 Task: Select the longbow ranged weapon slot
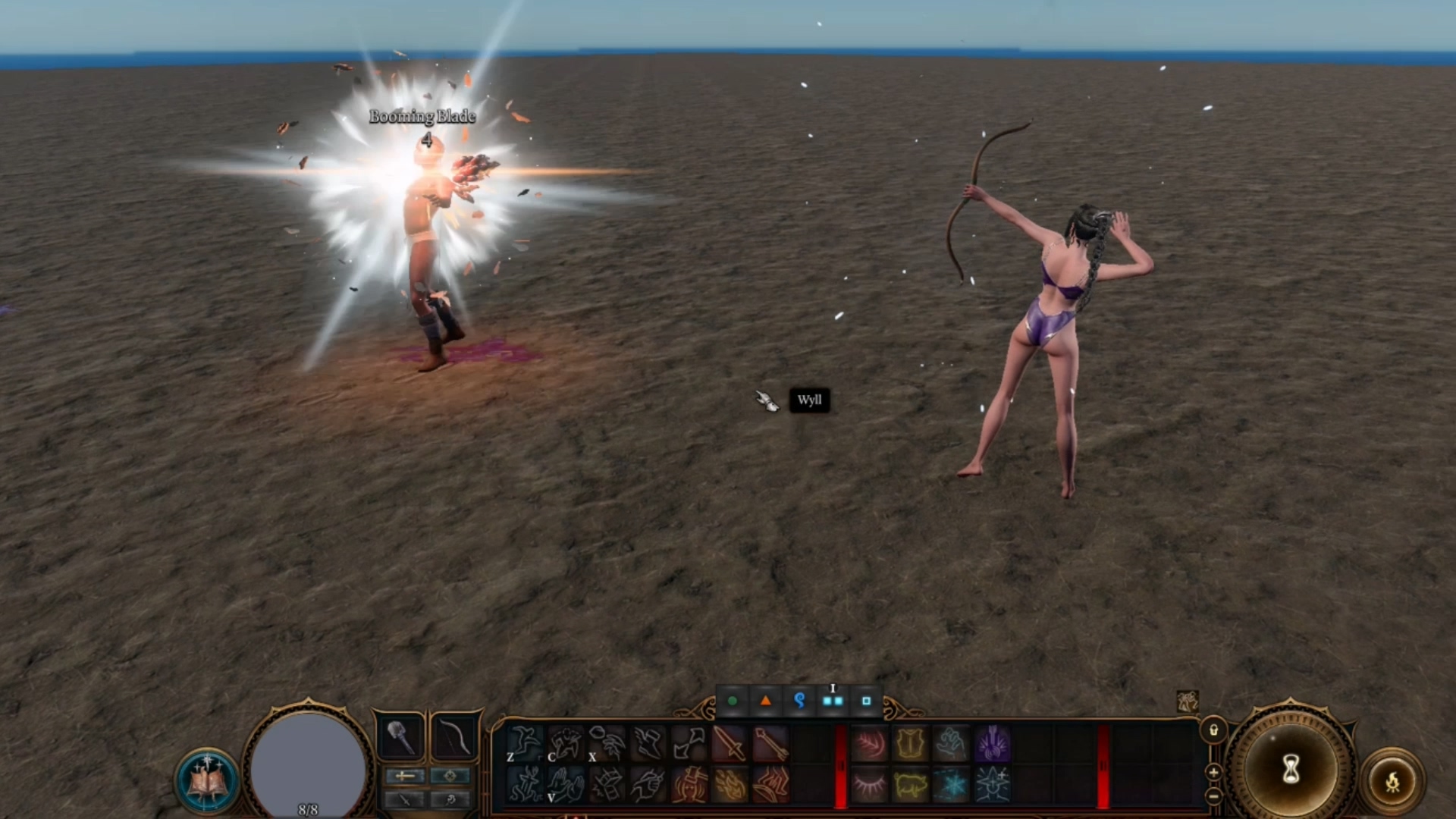point(453,737)
